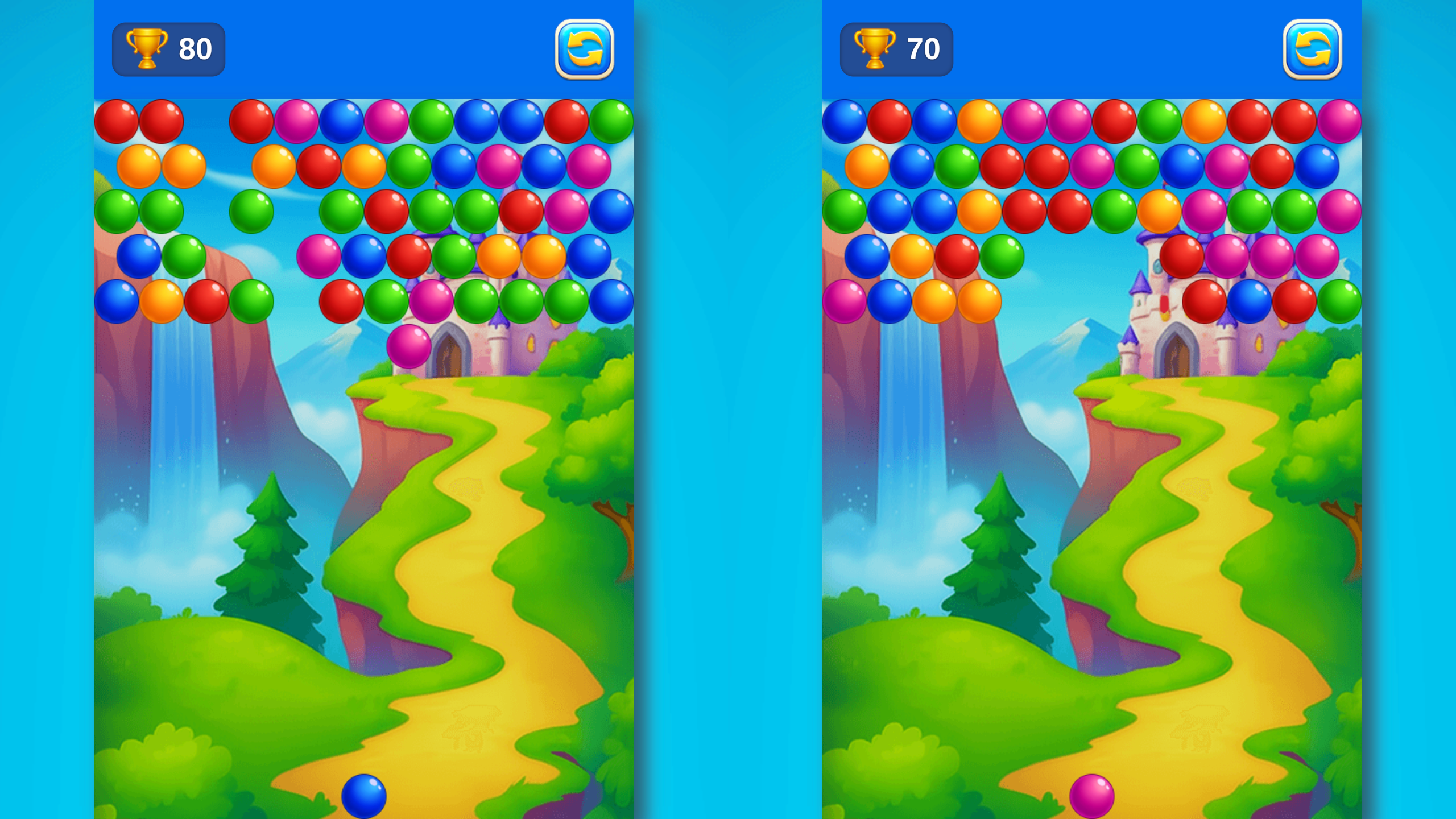Click the score badge showing 70

tap(896, 50)
